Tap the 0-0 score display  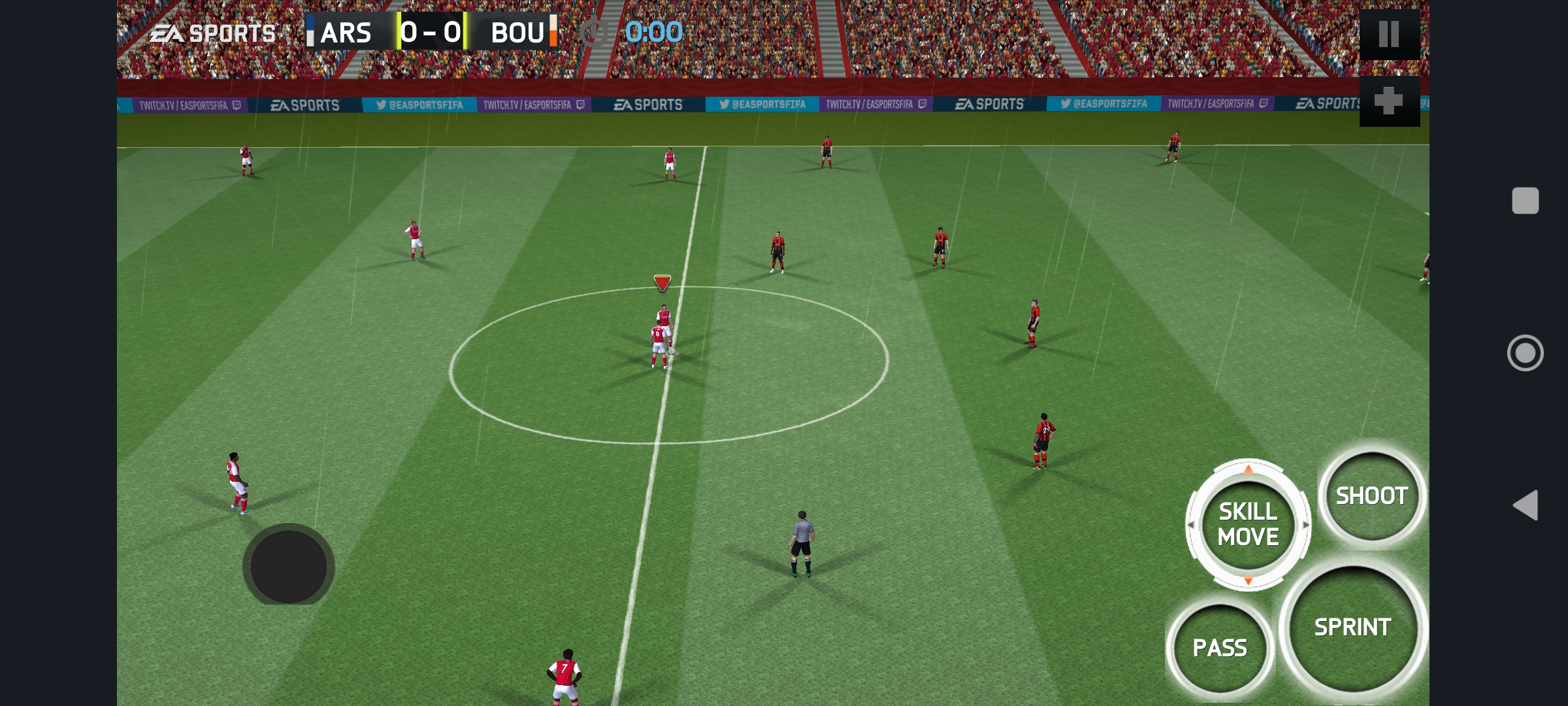[431, 32]
